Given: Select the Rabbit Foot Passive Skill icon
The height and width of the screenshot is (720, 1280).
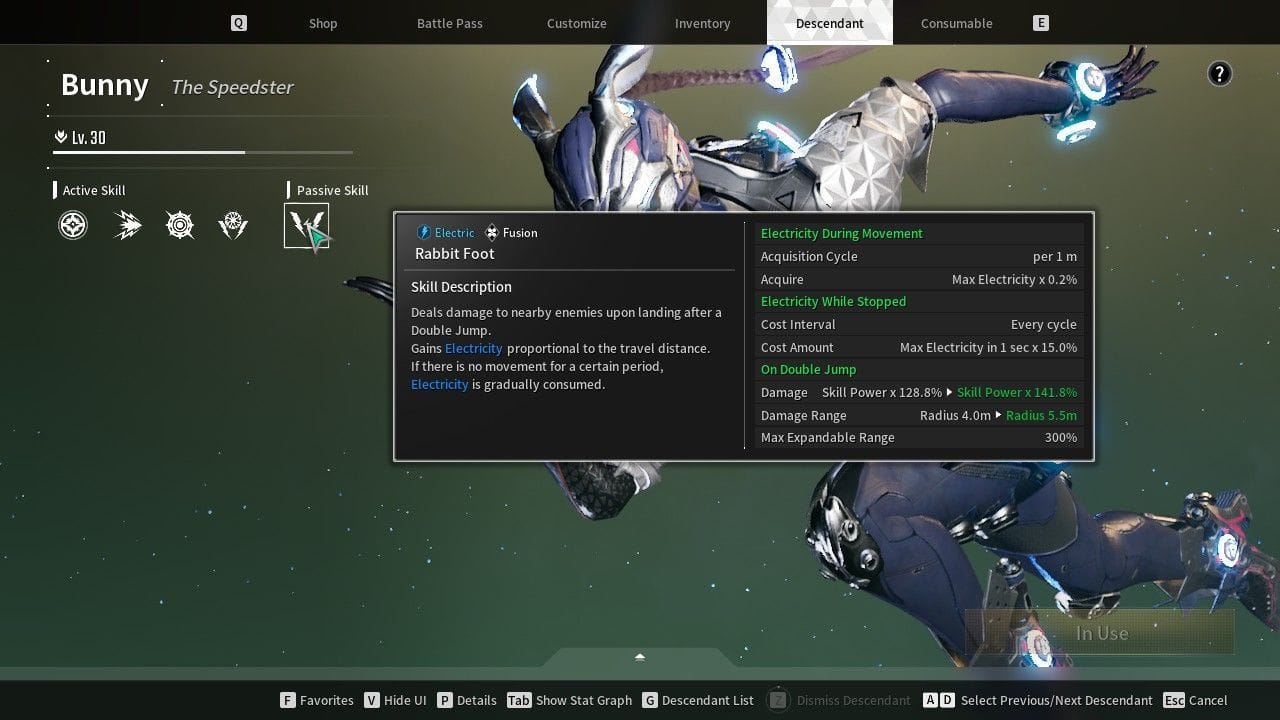Looking at the screenshot, I should [x=307, y=225].
